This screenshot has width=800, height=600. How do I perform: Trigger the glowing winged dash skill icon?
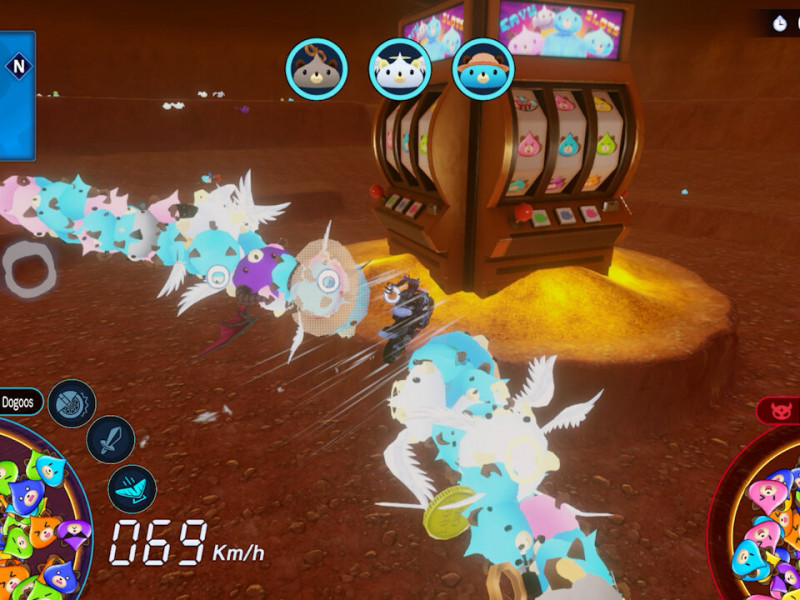(x=132, y=489)
